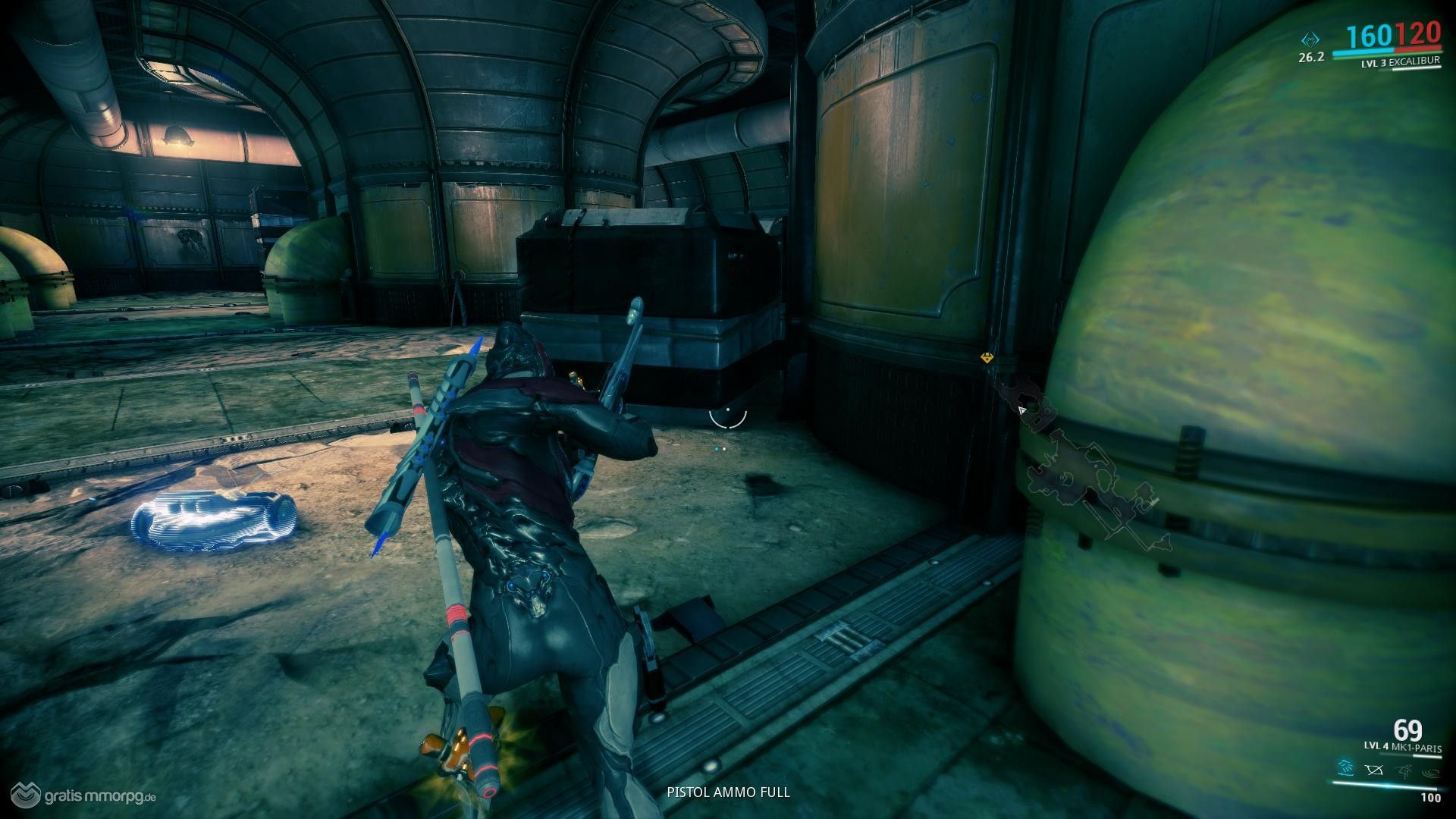Select the crossed-out bow ability icon
The width and height of the screenshot is (1456, 819).
pos(1375,771)
